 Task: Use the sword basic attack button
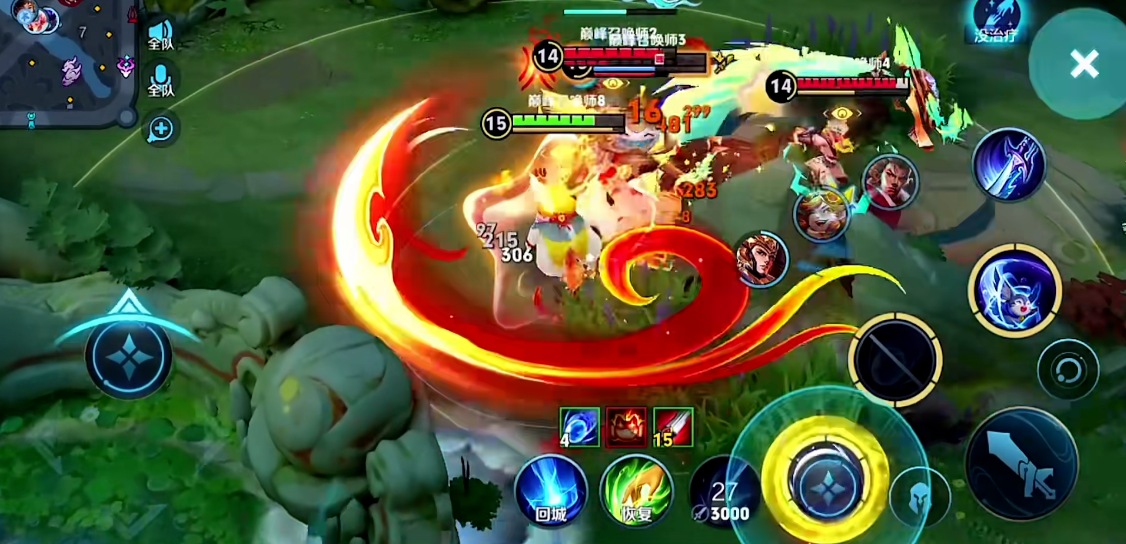[1021, 462]
